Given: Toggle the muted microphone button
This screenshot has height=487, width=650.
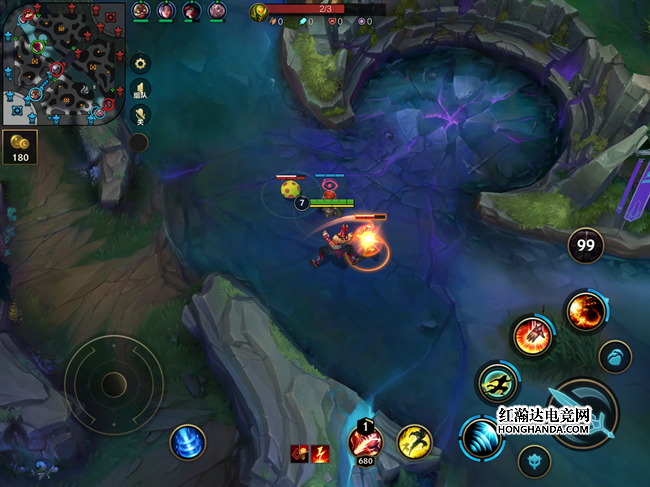Looking at the screenshot, I should click(141, 114).
